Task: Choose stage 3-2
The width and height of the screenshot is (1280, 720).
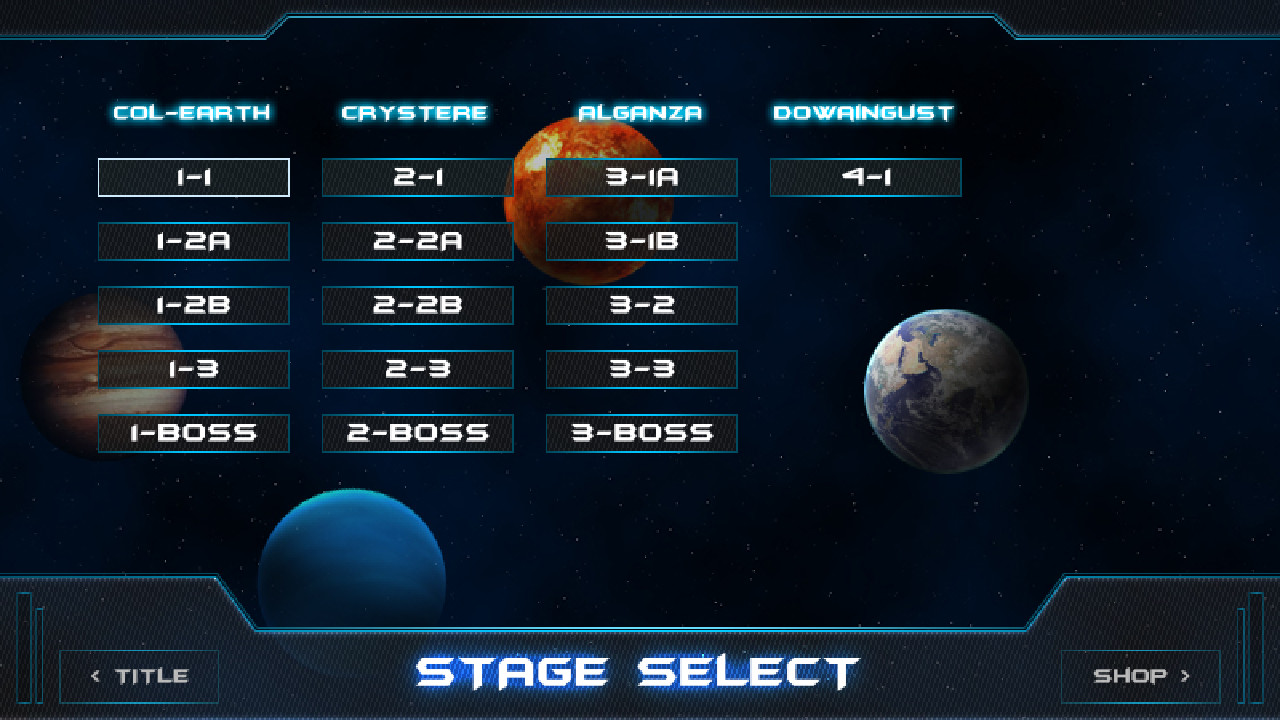Action: point(641,305)
